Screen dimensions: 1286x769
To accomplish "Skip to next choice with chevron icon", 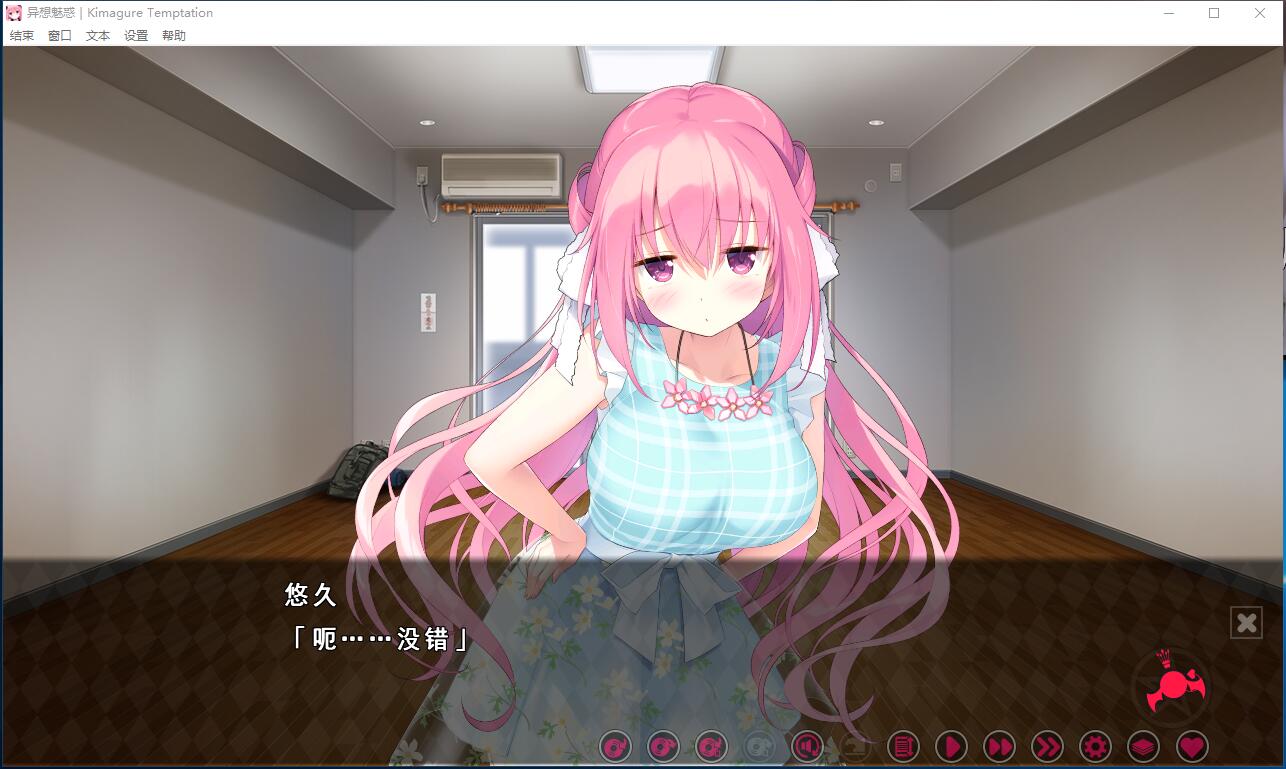I will pos(1048,746).
